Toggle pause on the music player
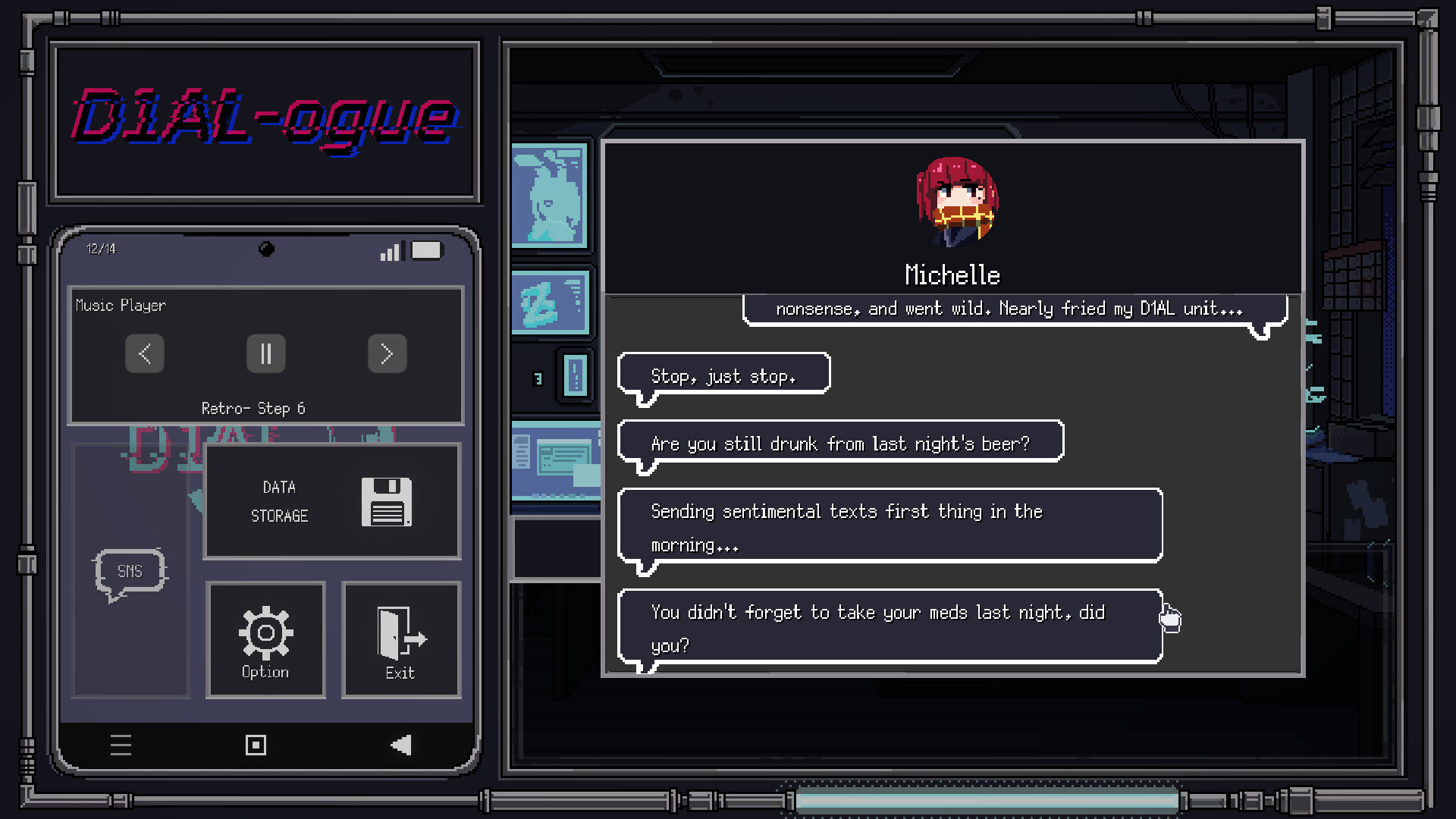 [x=266, y=354]
